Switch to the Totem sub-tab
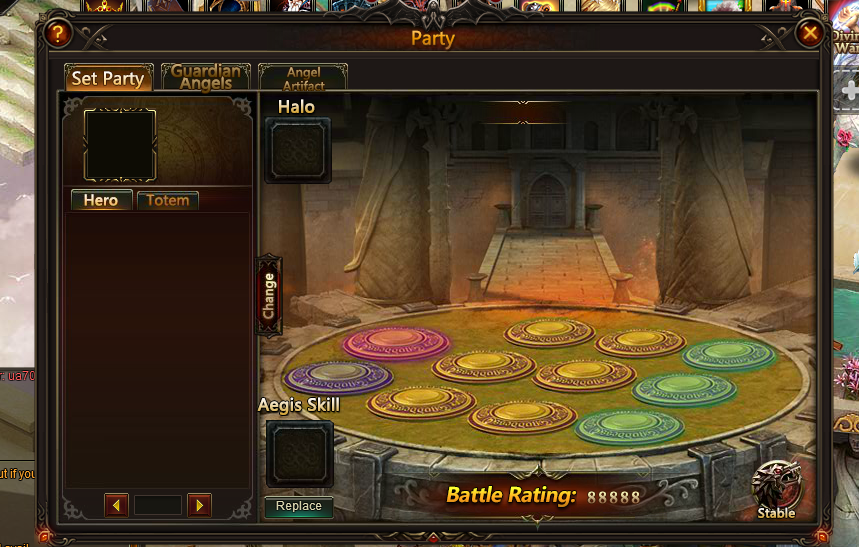Viewport: 859px width, 547px height. (x=167, y=200)
